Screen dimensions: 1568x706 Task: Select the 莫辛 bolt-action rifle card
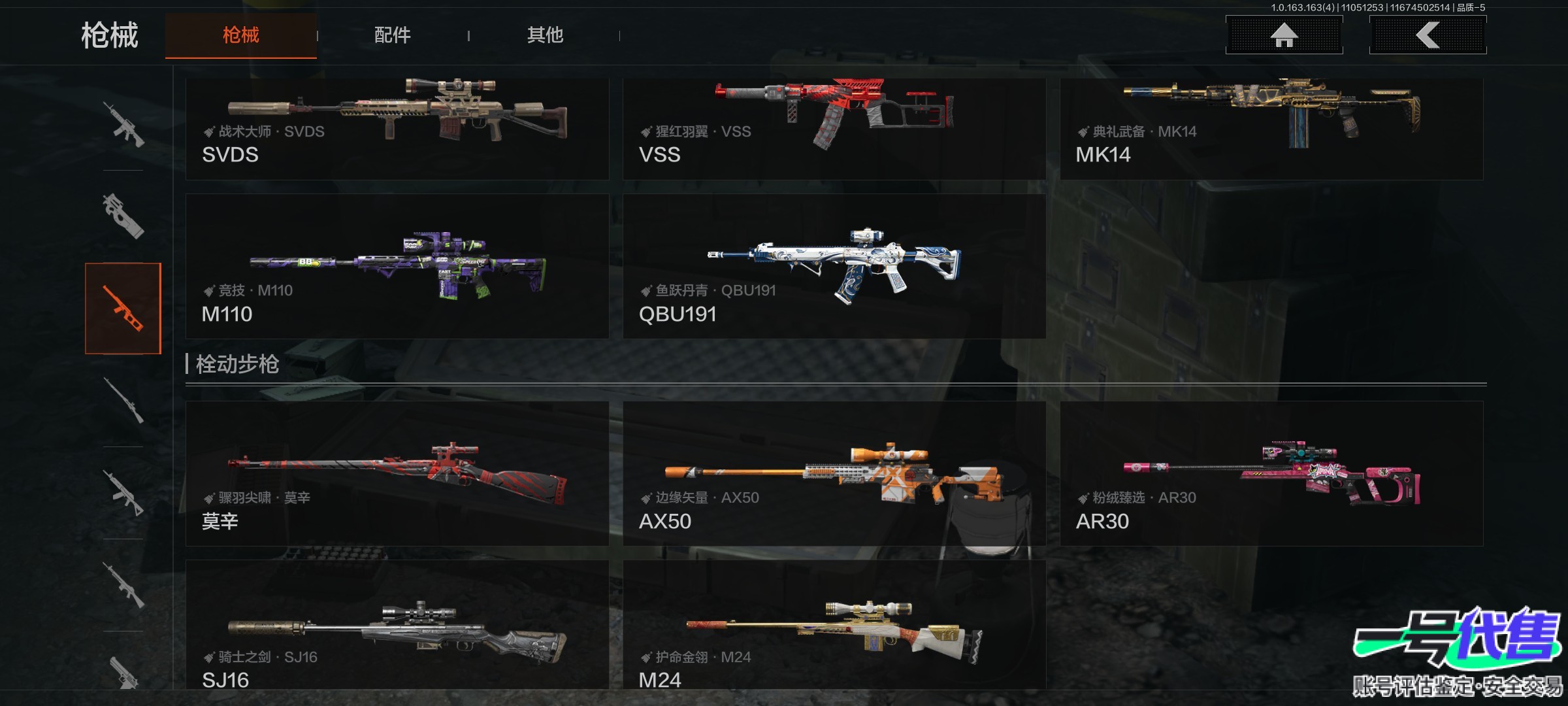click(397, 473)
